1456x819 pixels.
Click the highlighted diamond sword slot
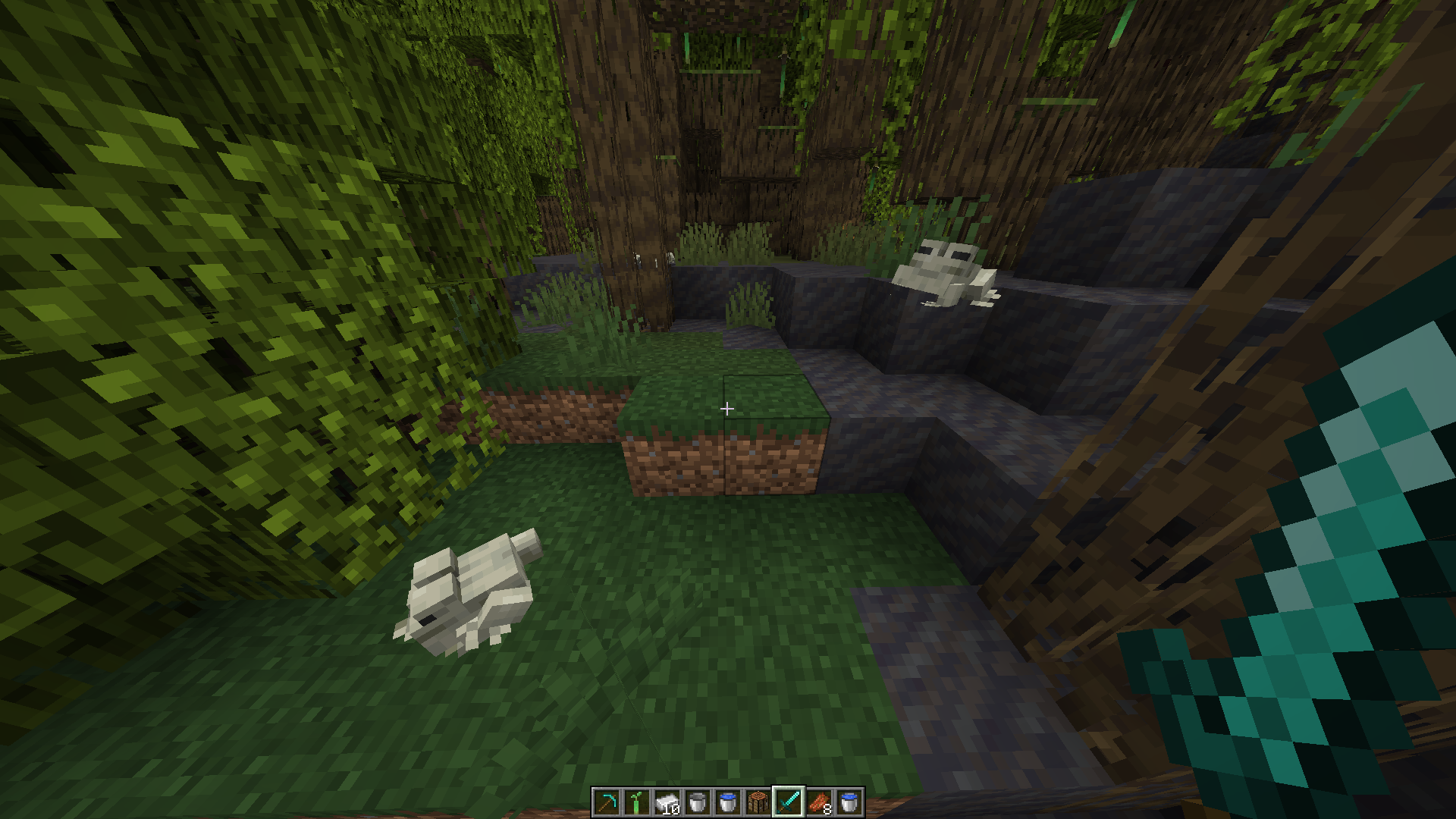789,802
